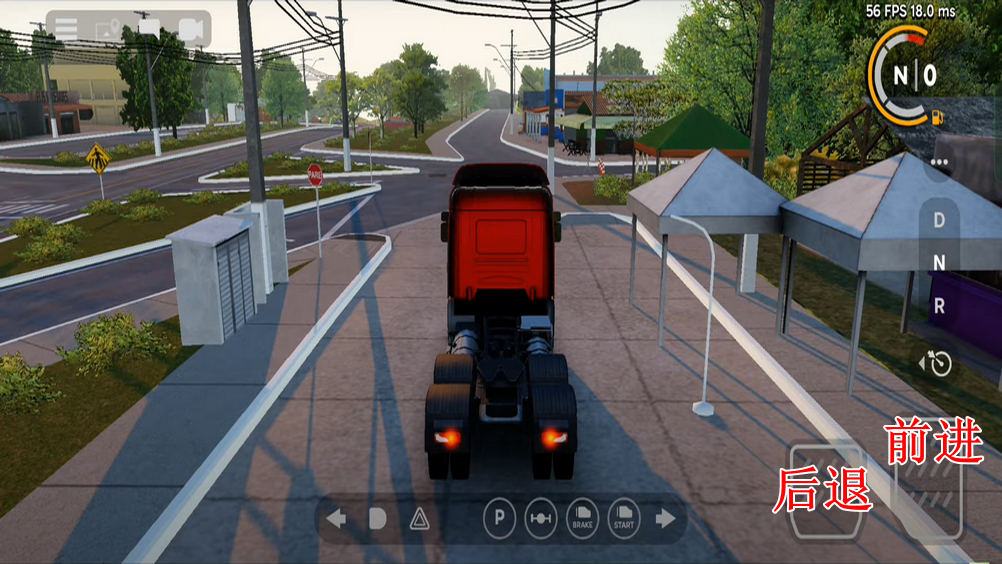
Task: Shift gear selector to N
Action: point(939,263)
